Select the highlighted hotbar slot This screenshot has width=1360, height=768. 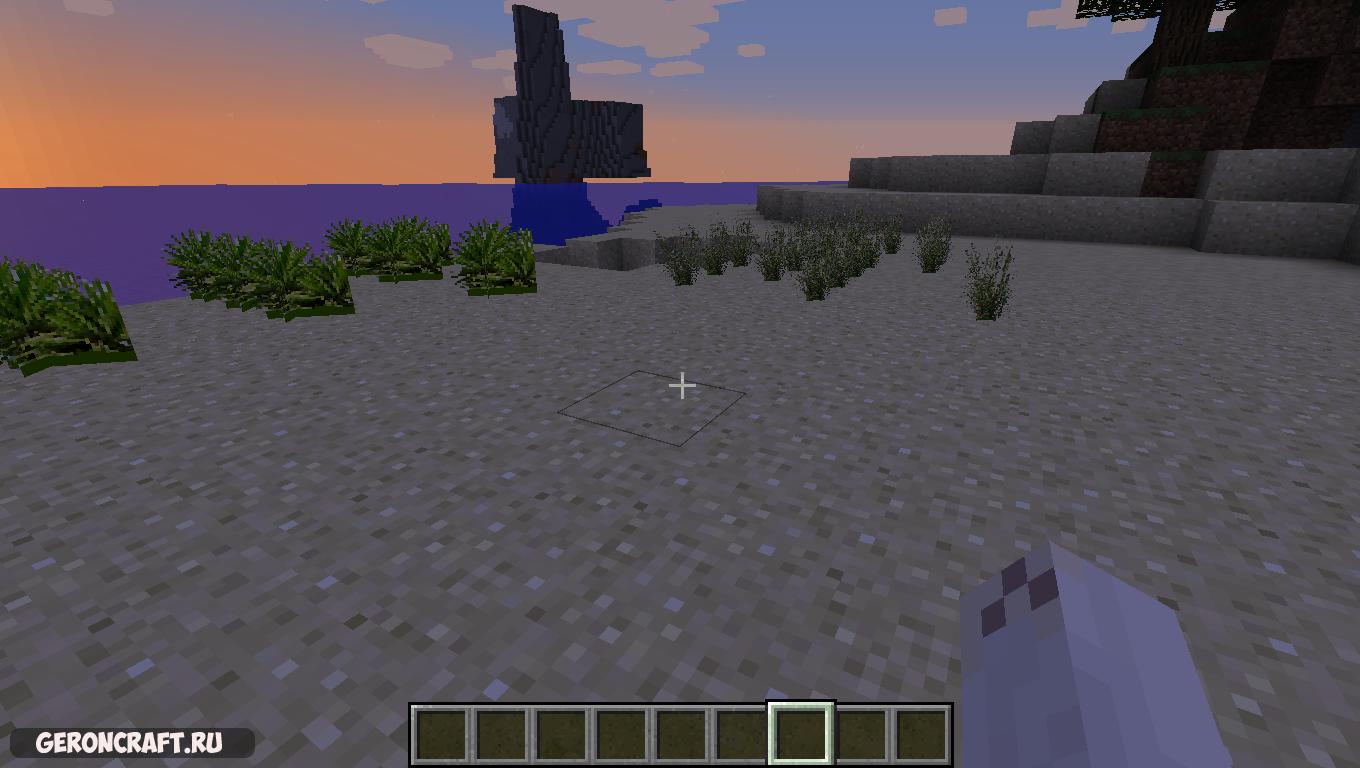800,733
